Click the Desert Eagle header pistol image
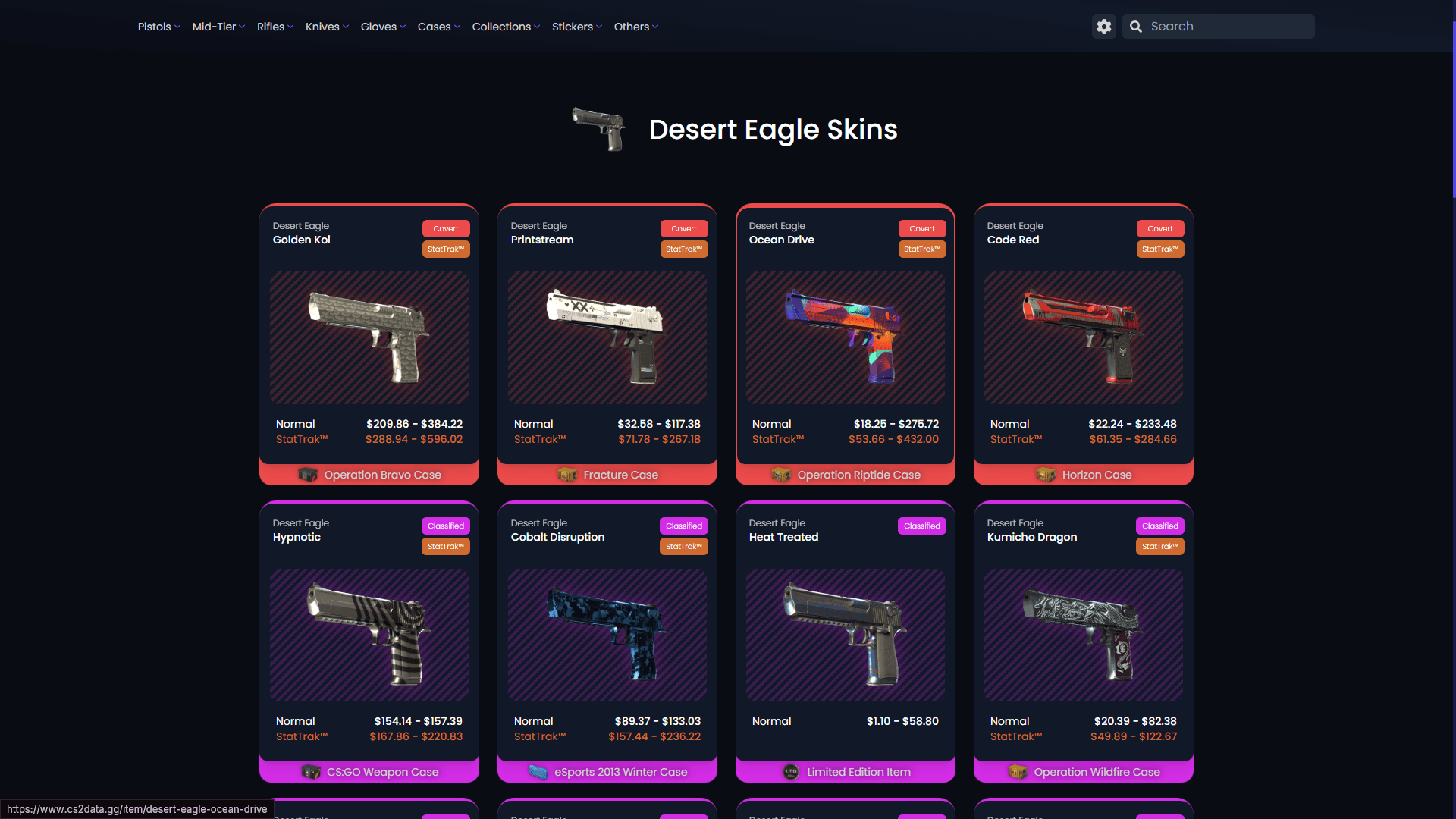The width and height of the screenshot is (1456, 819). [600, 130]
